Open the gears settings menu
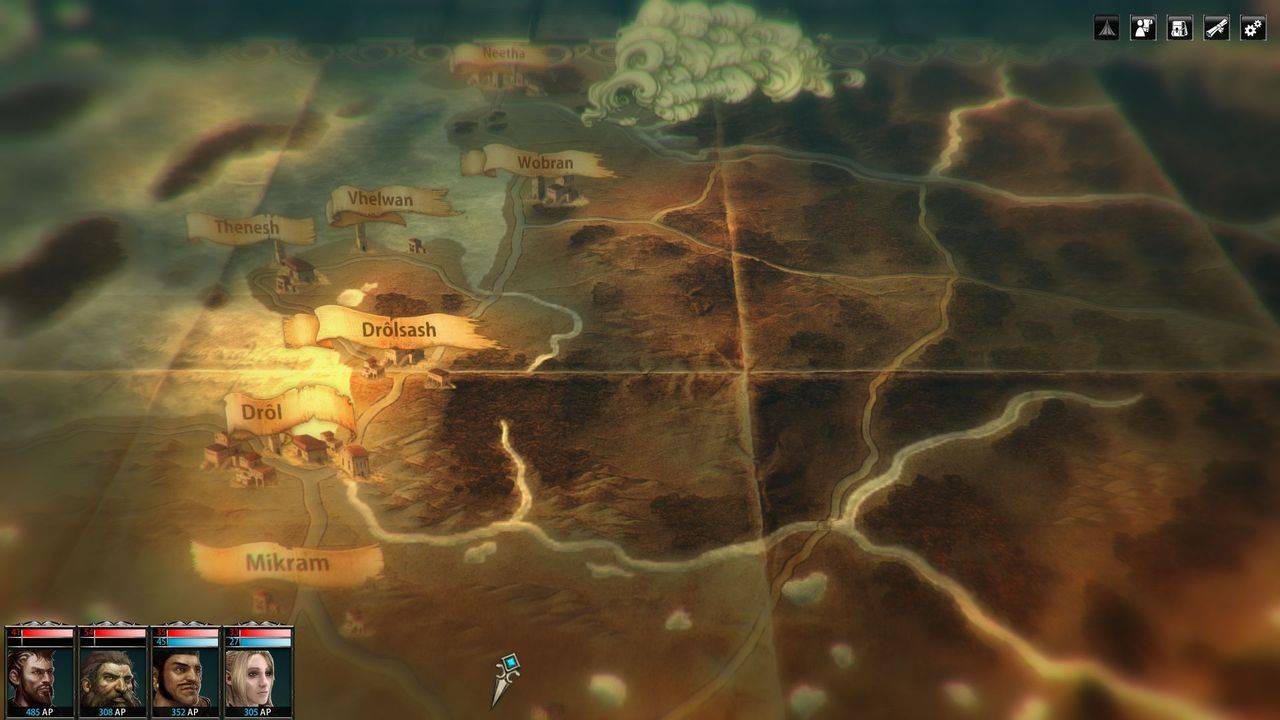The image size is (1280, 720). (x=1253, y=28)
